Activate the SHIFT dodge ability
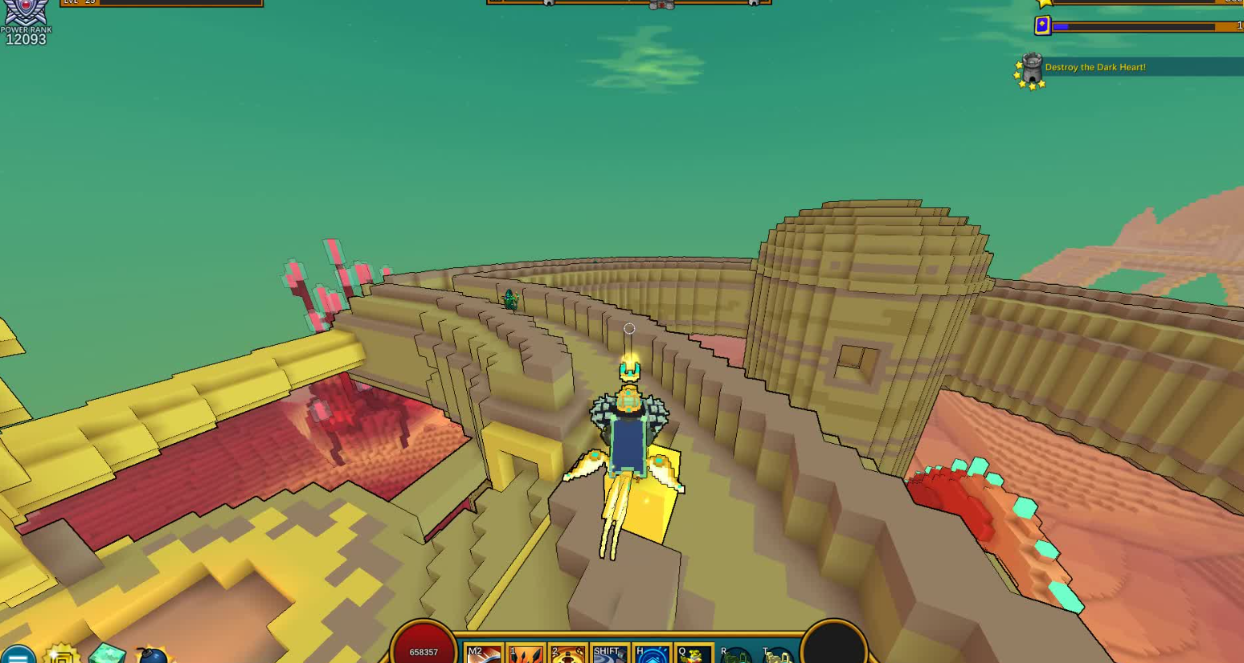This screenshot has height=663, width=1244. pyautogui.click(x=610, y=654)
